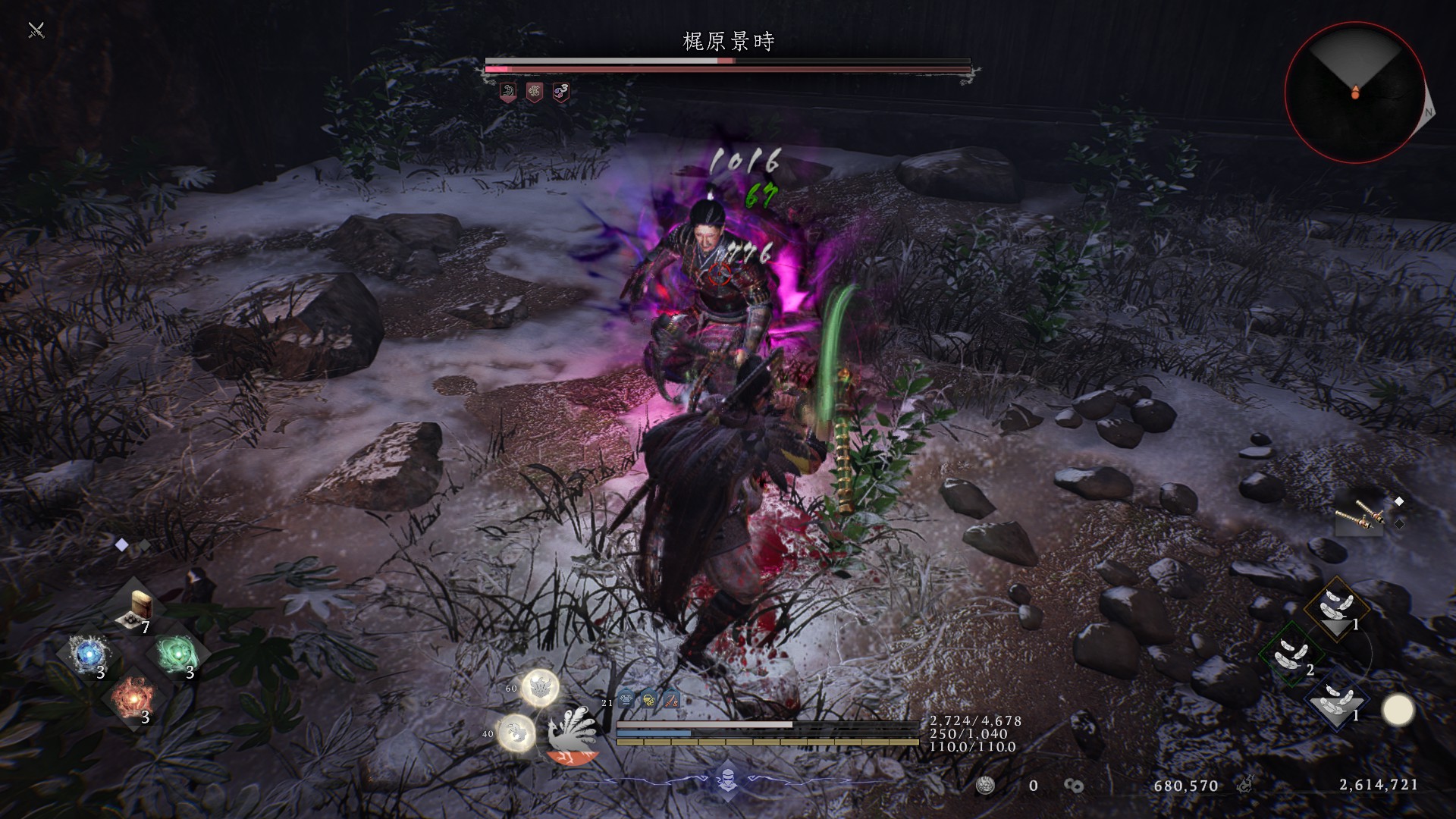The image size is (1456, 819).
Task: Activate the yokai skill costing 40
Action: (517, 733)
